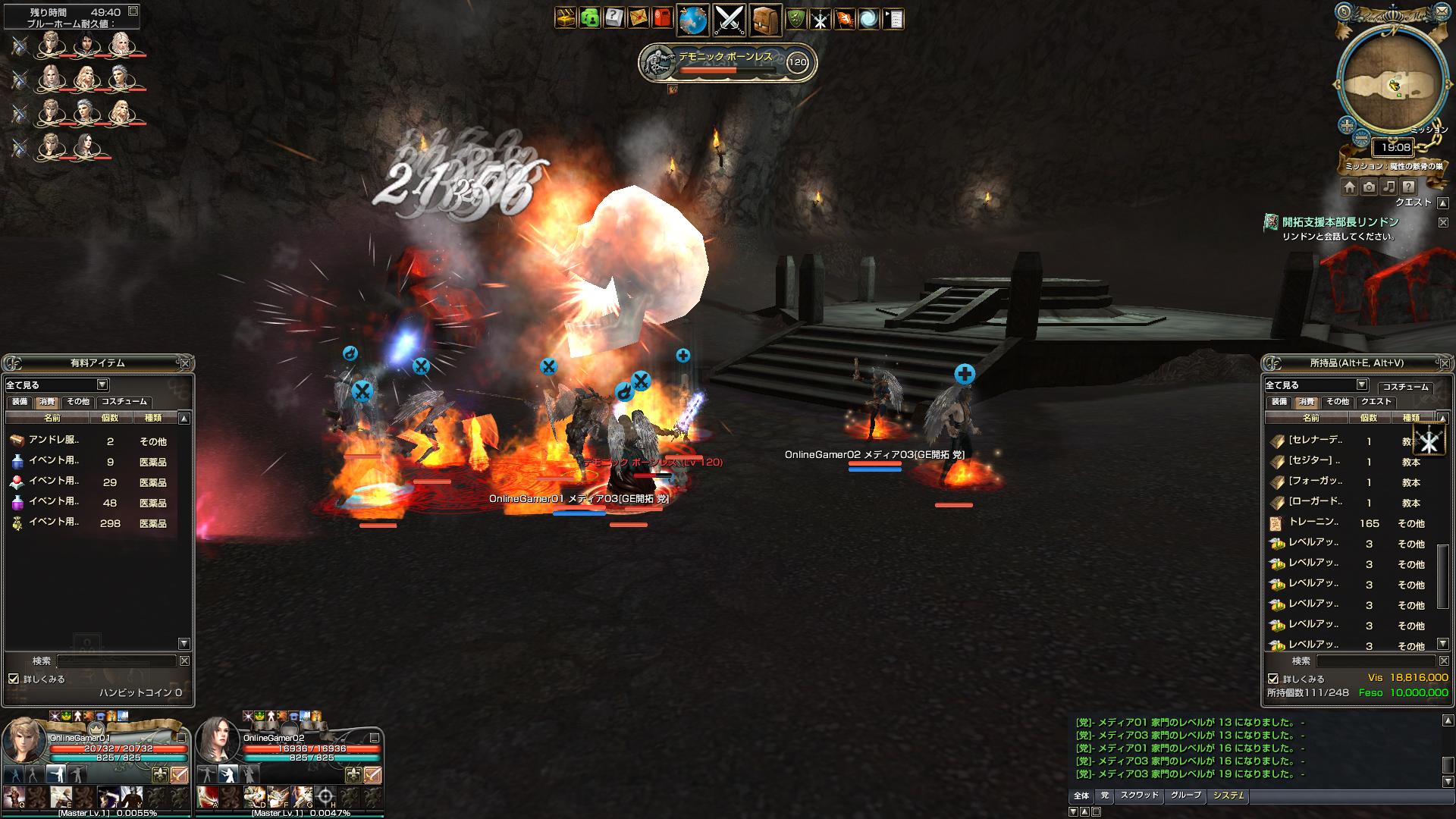Take a screenshot with the camera button
The height and width of the screenshot is (819, 1456).
tap(1369, 187)
